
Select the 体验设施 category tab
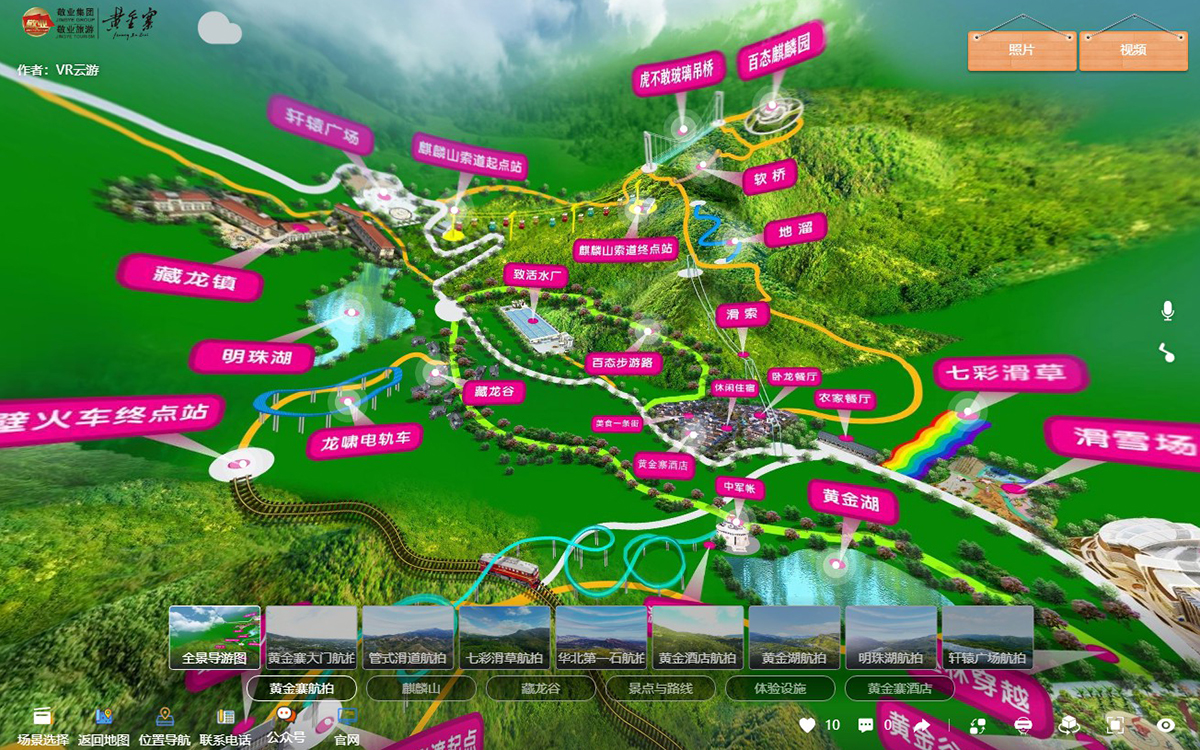[779, 689]
